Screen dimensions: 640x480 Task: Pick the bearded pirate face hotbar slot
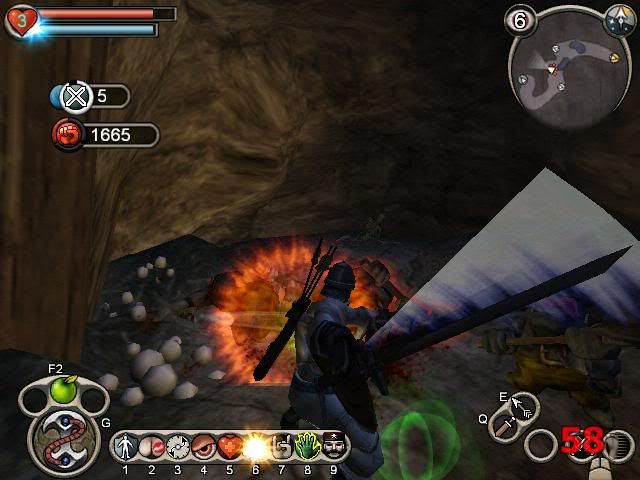332,445
